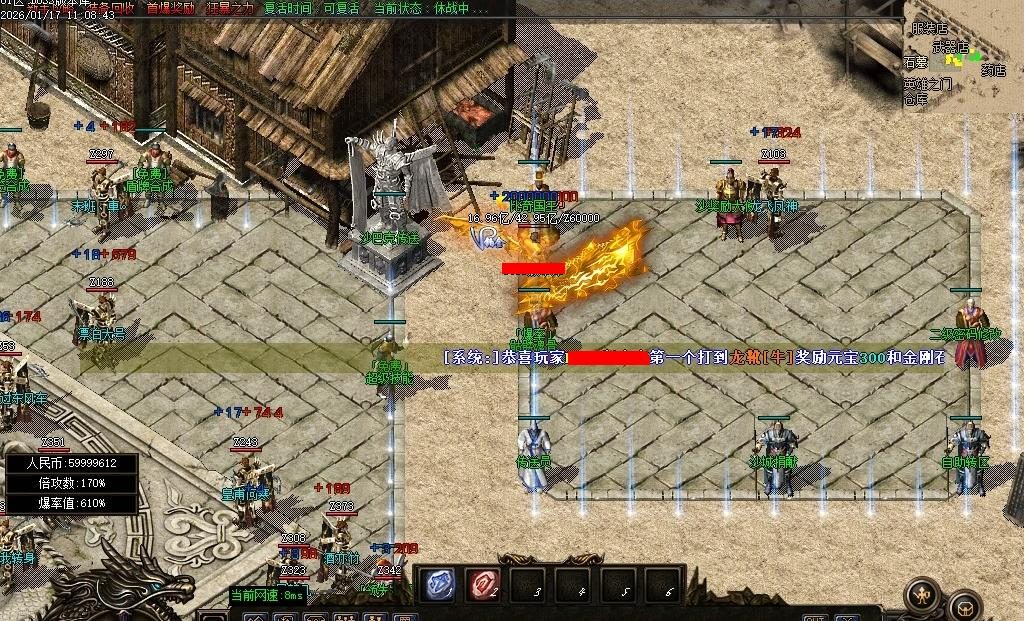
Task: Click the round gold cube emblem button
Action: point(965,605)
